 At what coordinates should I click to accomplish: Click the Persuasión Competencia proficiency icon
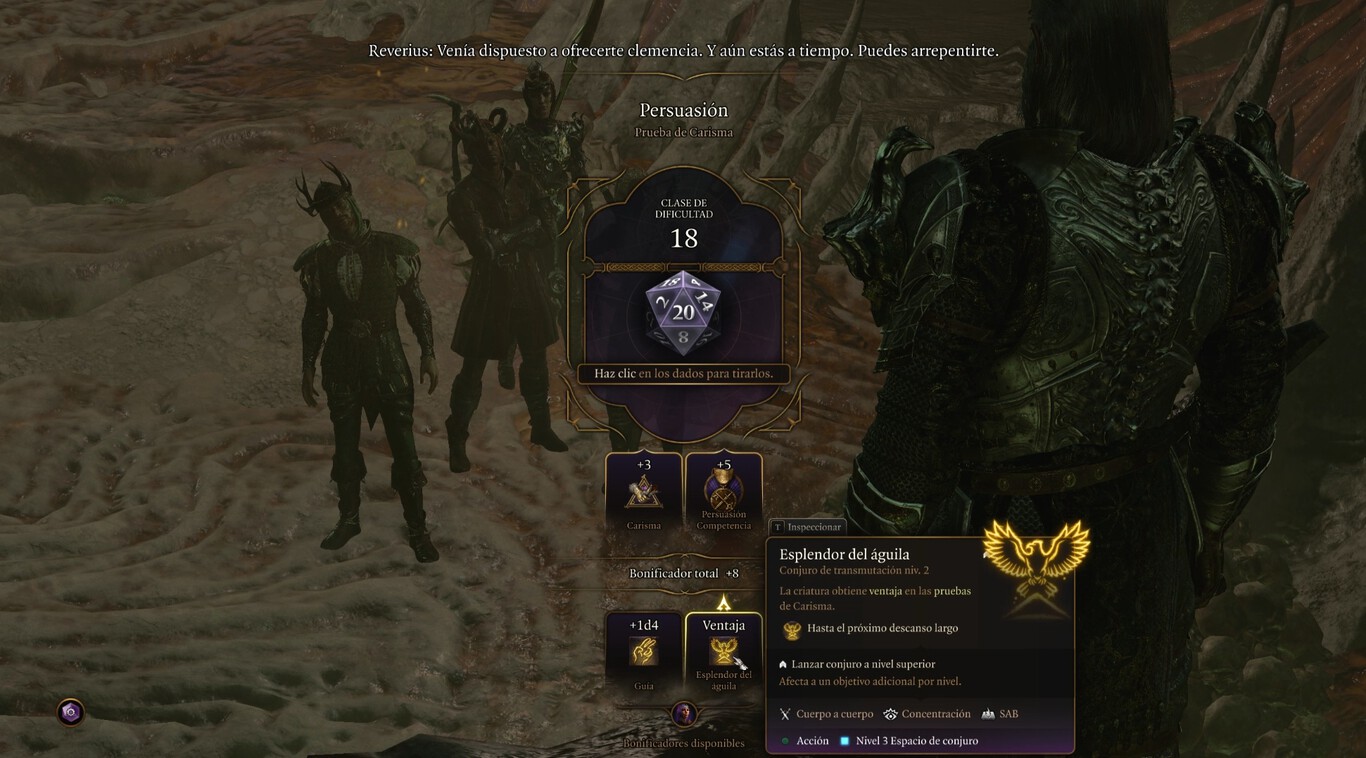click(x=724, y=490)
